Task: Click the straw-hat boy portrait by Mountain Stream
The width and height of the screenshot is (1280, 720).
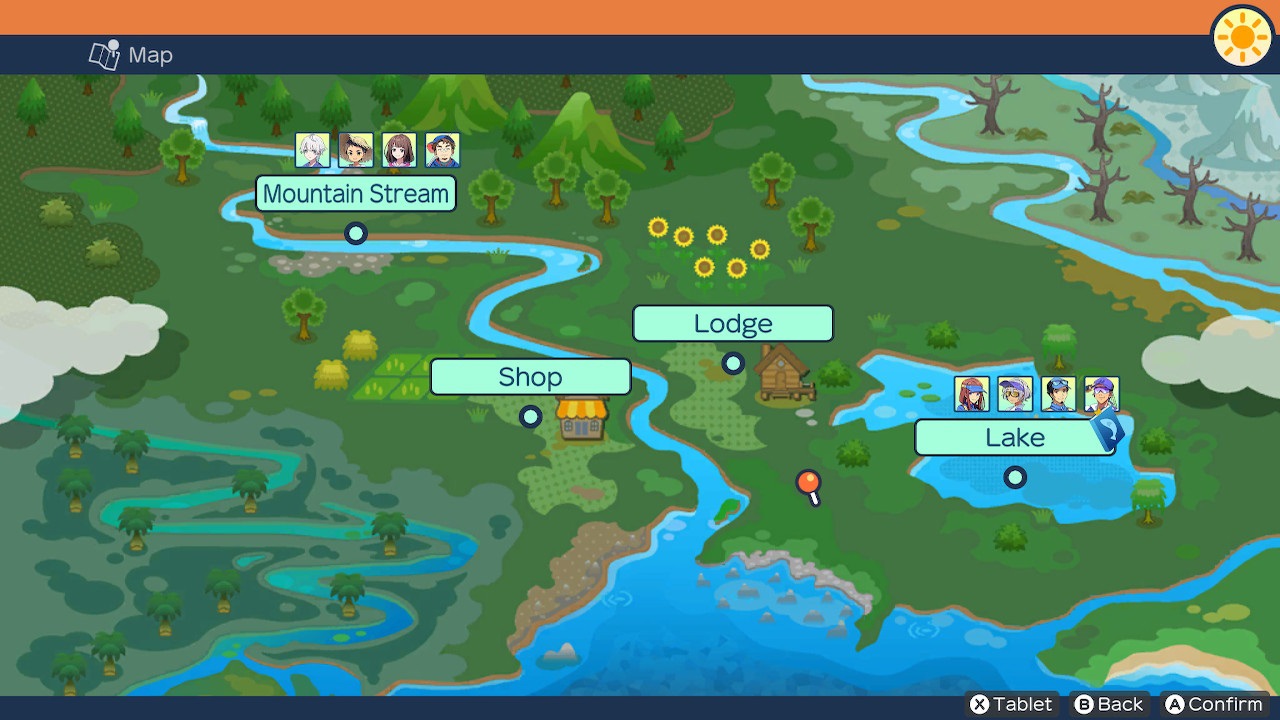Action: pos(355,150)
